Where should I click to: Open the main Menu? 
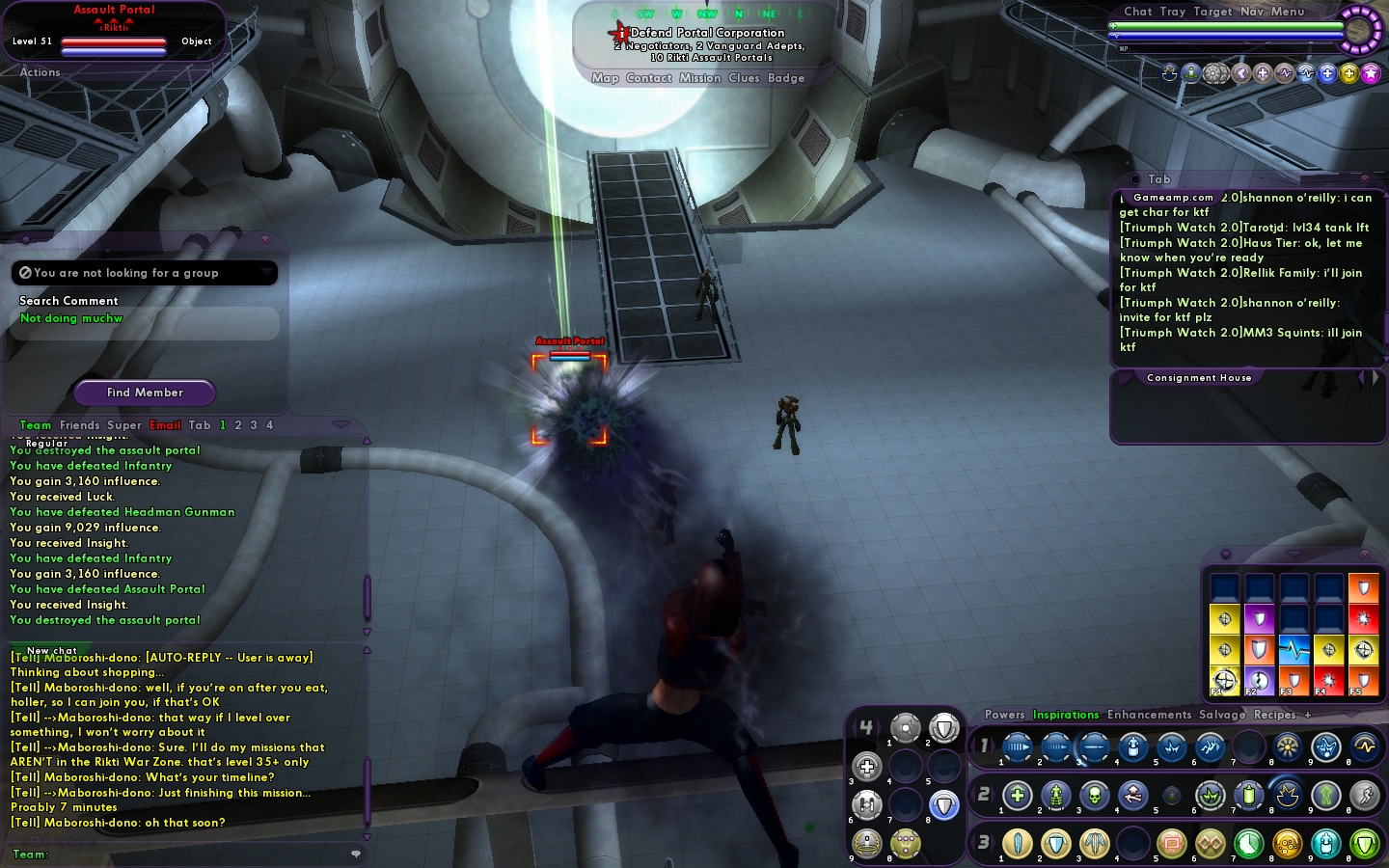[1288, 12]
